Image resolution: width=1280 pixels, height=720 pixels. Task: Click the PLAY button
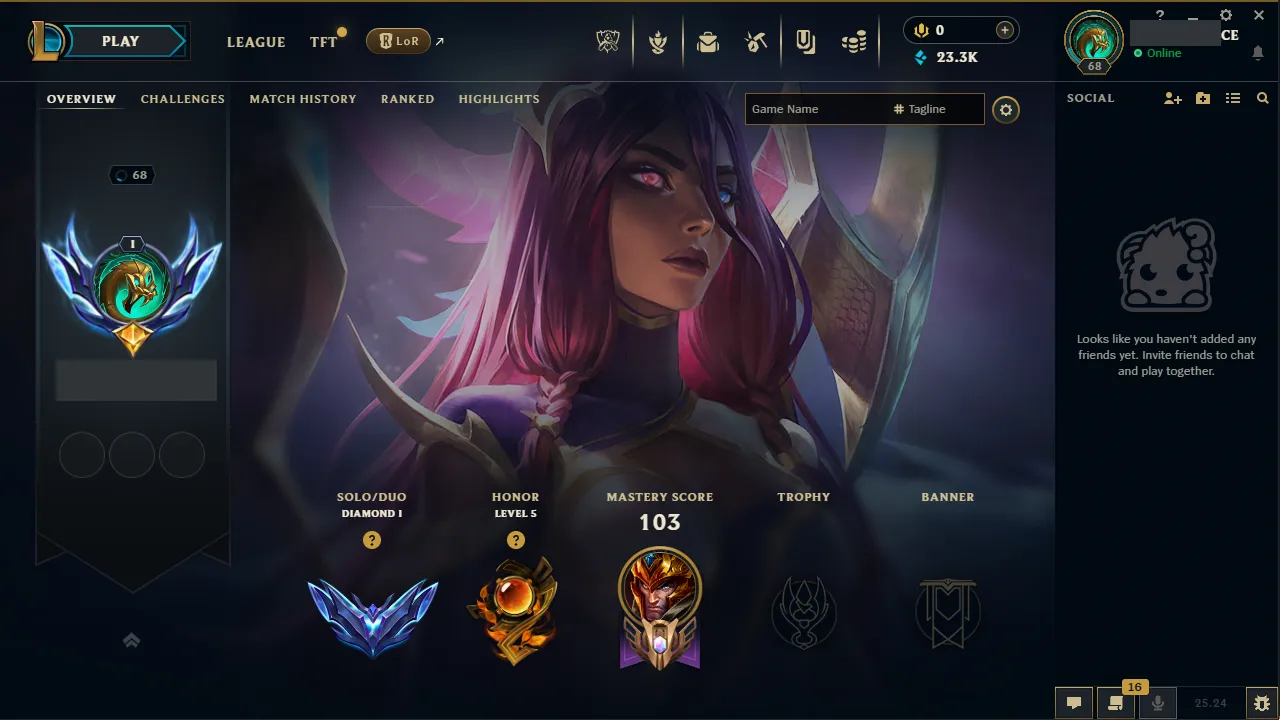(120, 41)
